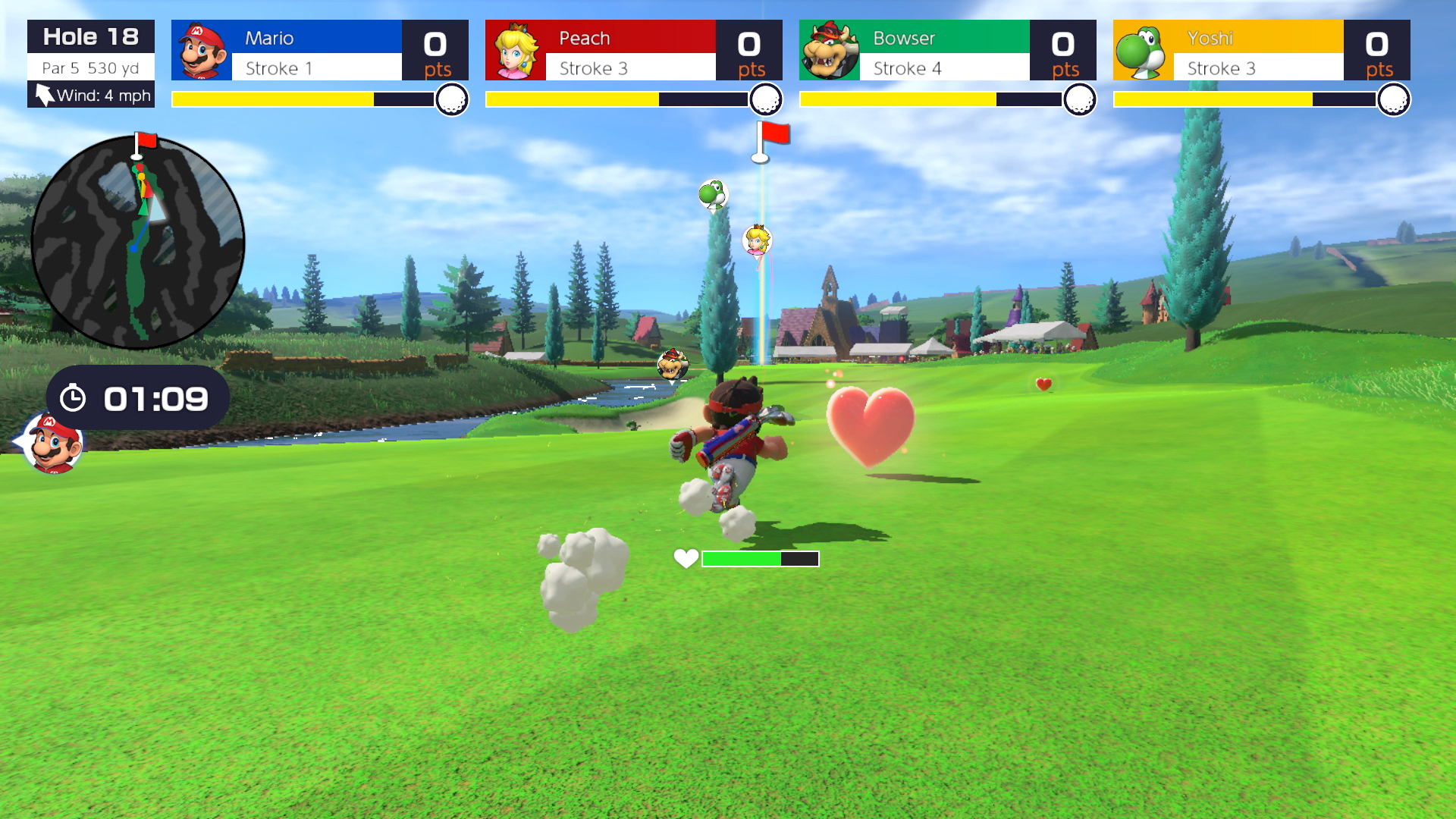Image resolution: width=1456 pixels, height=819 pixels.
Task: Click the Yoshi ball position marker
Action: click(x=712, y=194)
